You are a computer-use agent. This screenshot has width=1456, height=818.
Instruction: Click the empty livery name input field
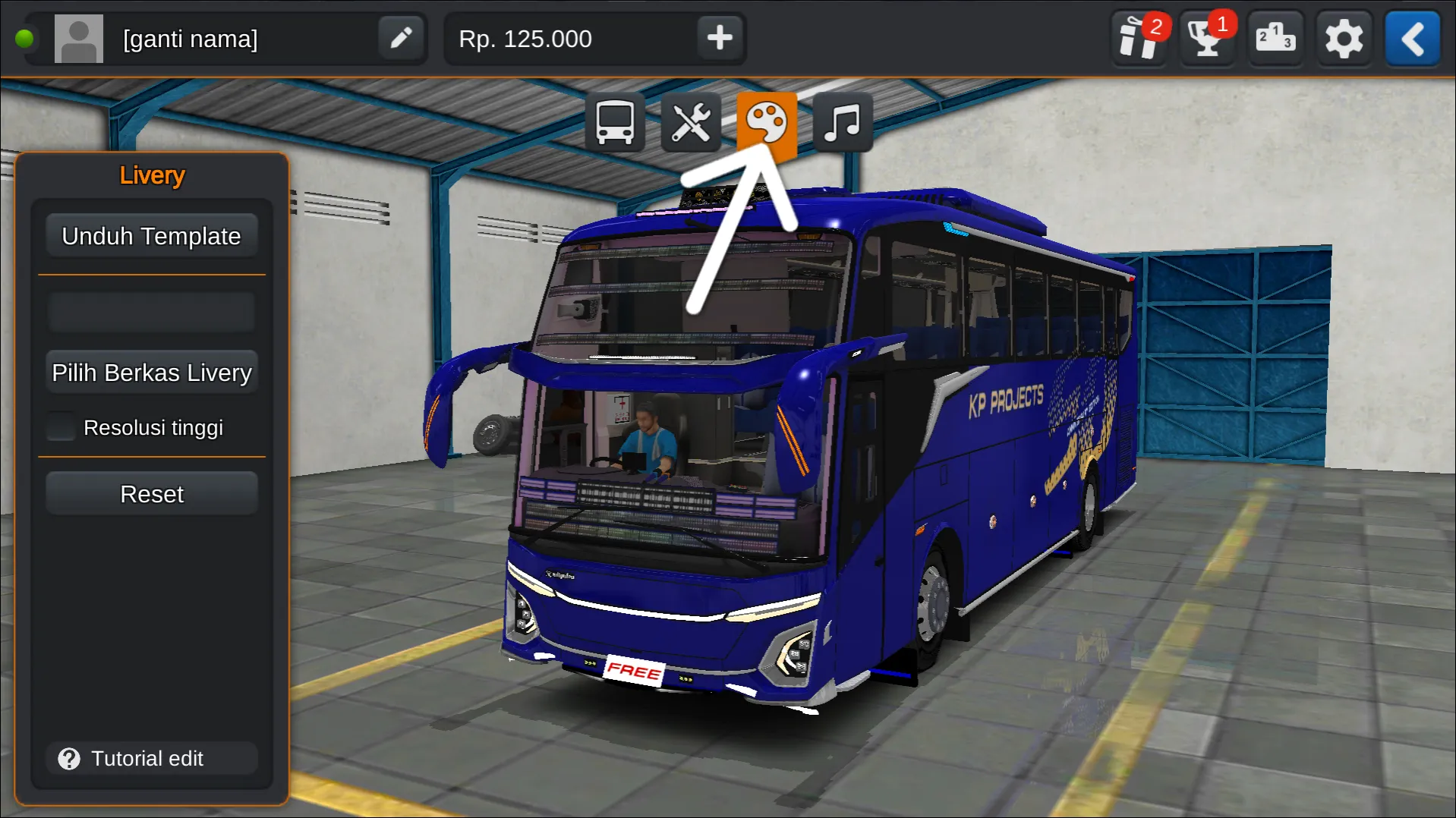[151, 311]
